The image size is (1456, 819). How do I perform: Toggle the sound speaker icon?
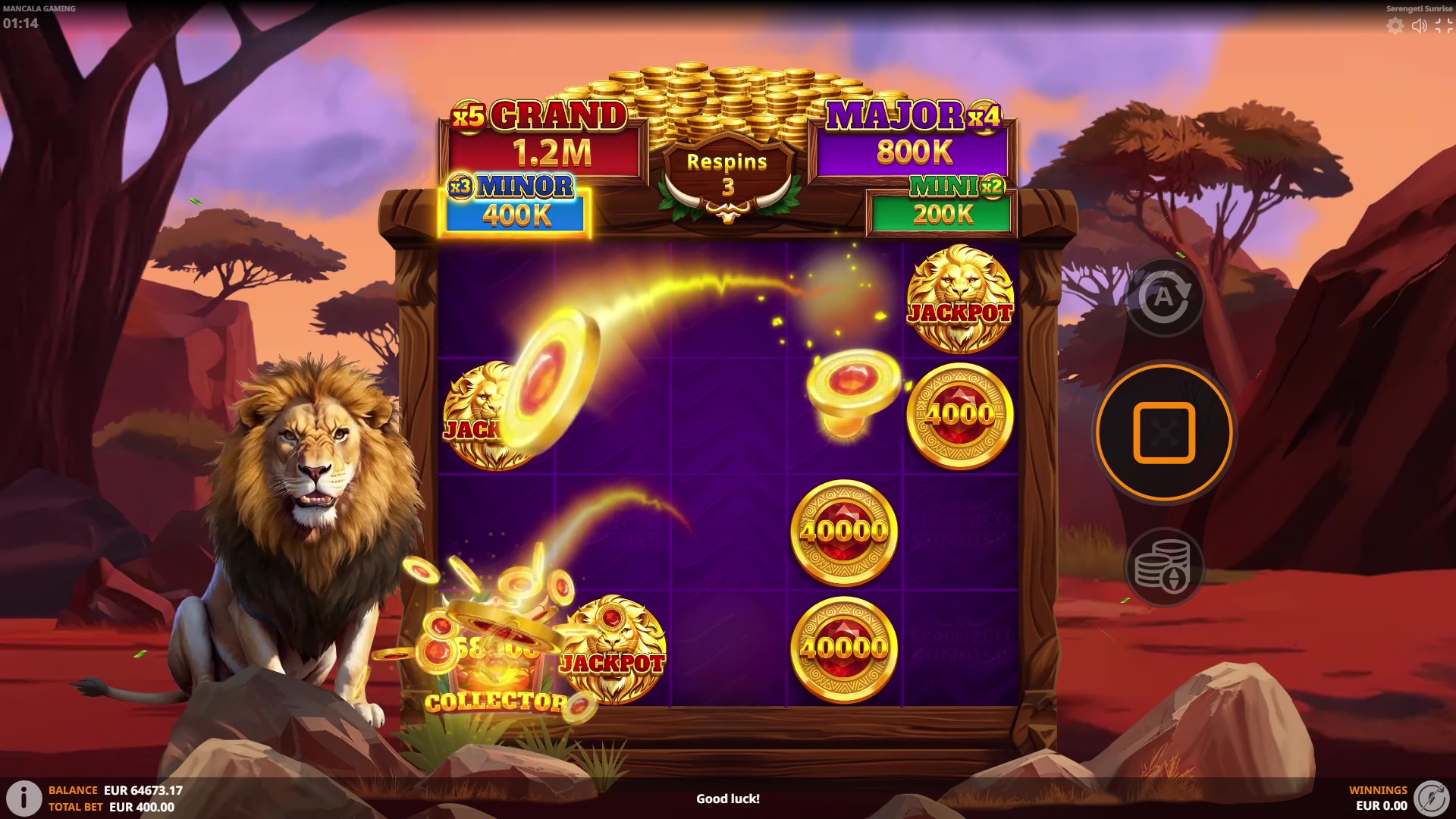tap(1419, 26)
